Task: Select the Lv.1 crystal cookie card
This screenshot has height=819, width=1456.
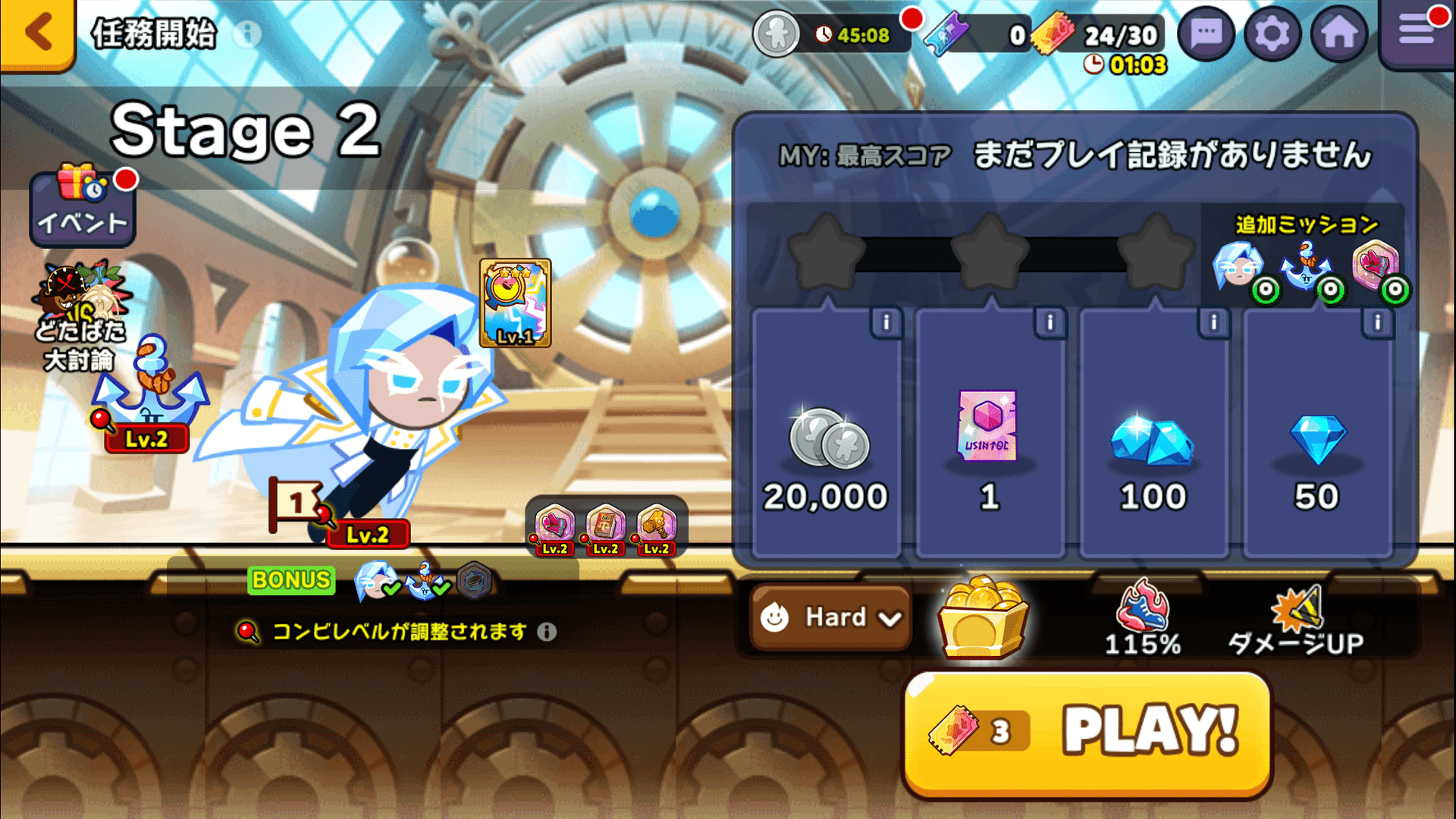Action: click(x=514, y=303)
